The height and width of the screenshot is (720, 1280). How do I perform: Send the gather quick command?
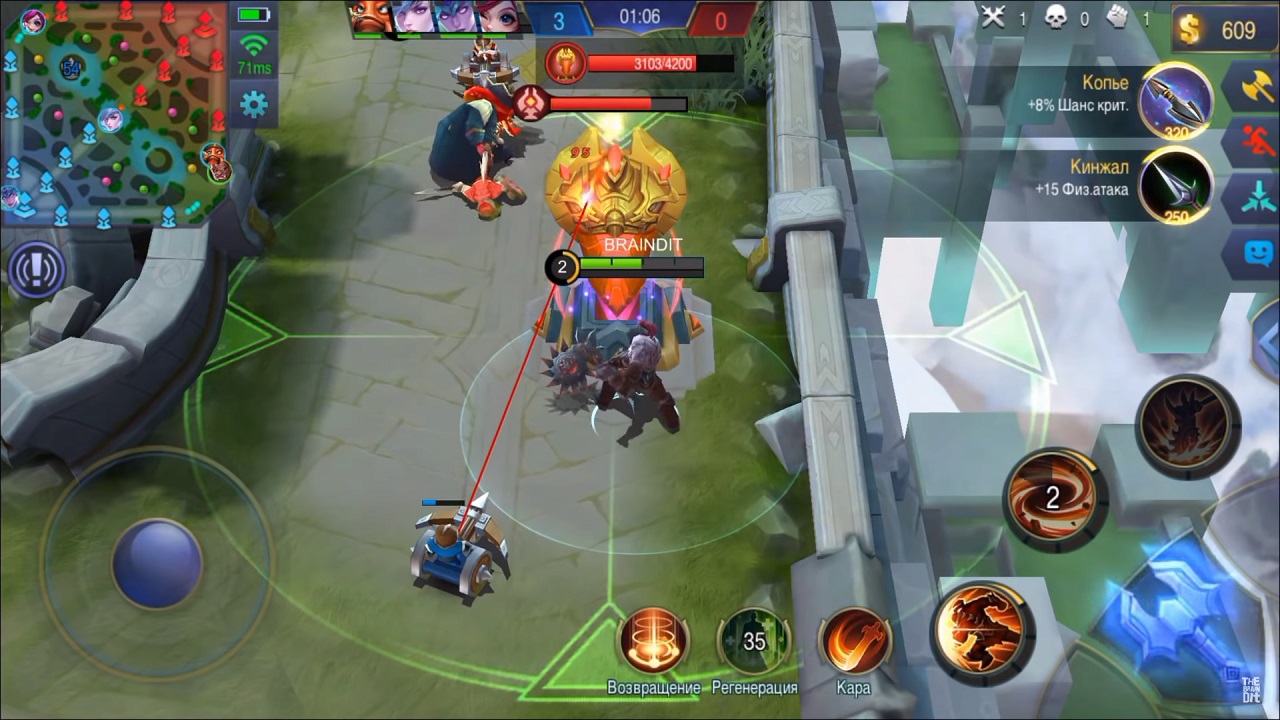(1257, 195)
